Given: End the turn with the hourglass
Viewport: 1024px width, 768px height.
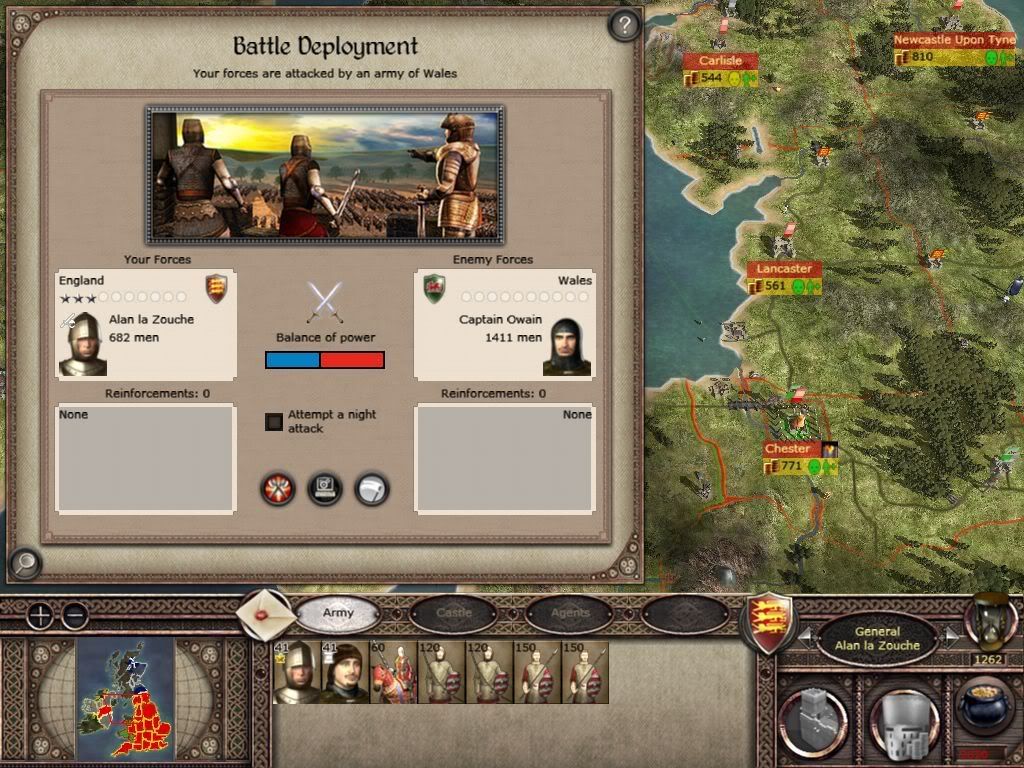Looking at the screenshot, I should pos(989,620).
